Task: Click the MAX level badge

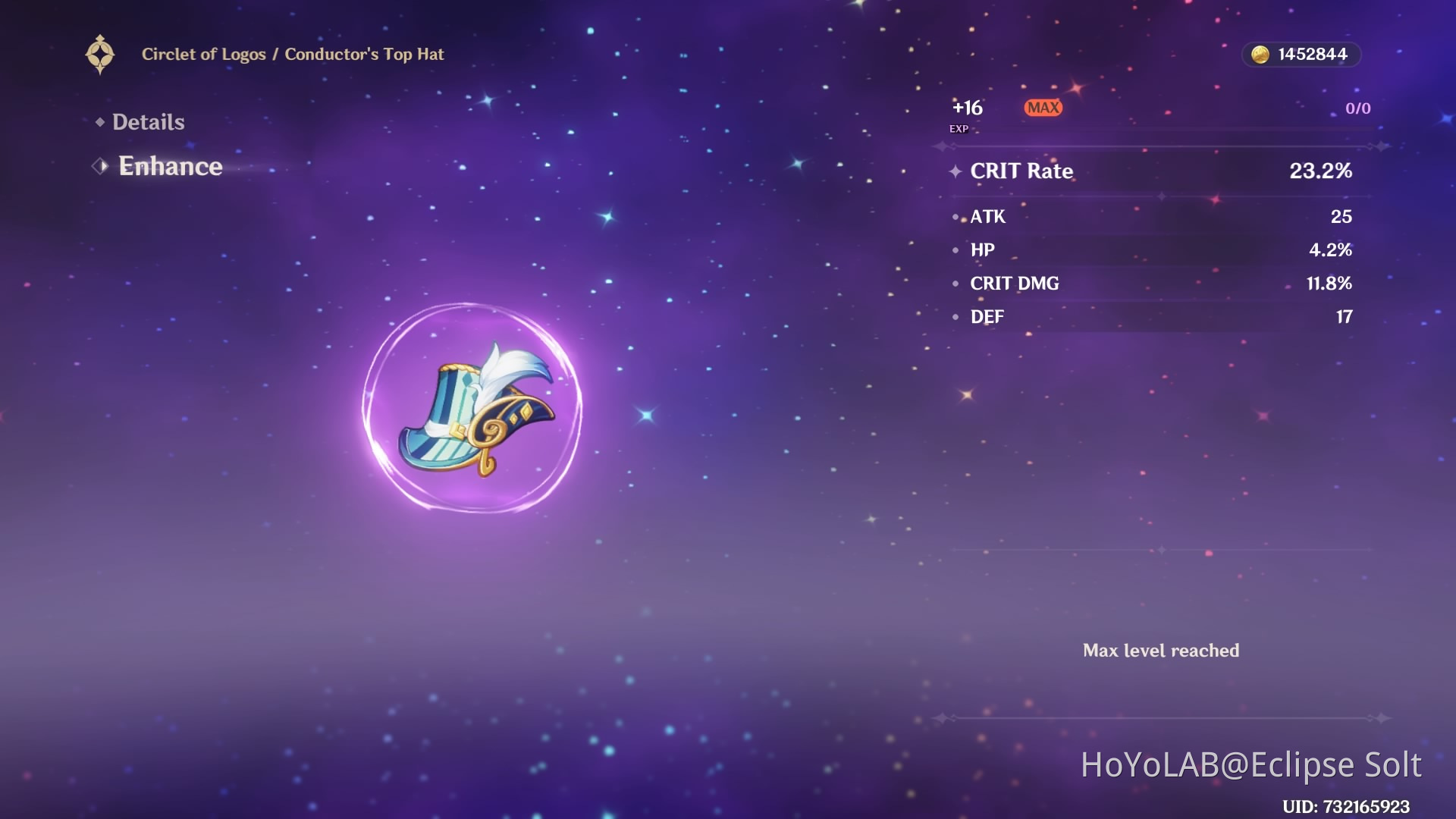Action: (x=1043, y=108)
